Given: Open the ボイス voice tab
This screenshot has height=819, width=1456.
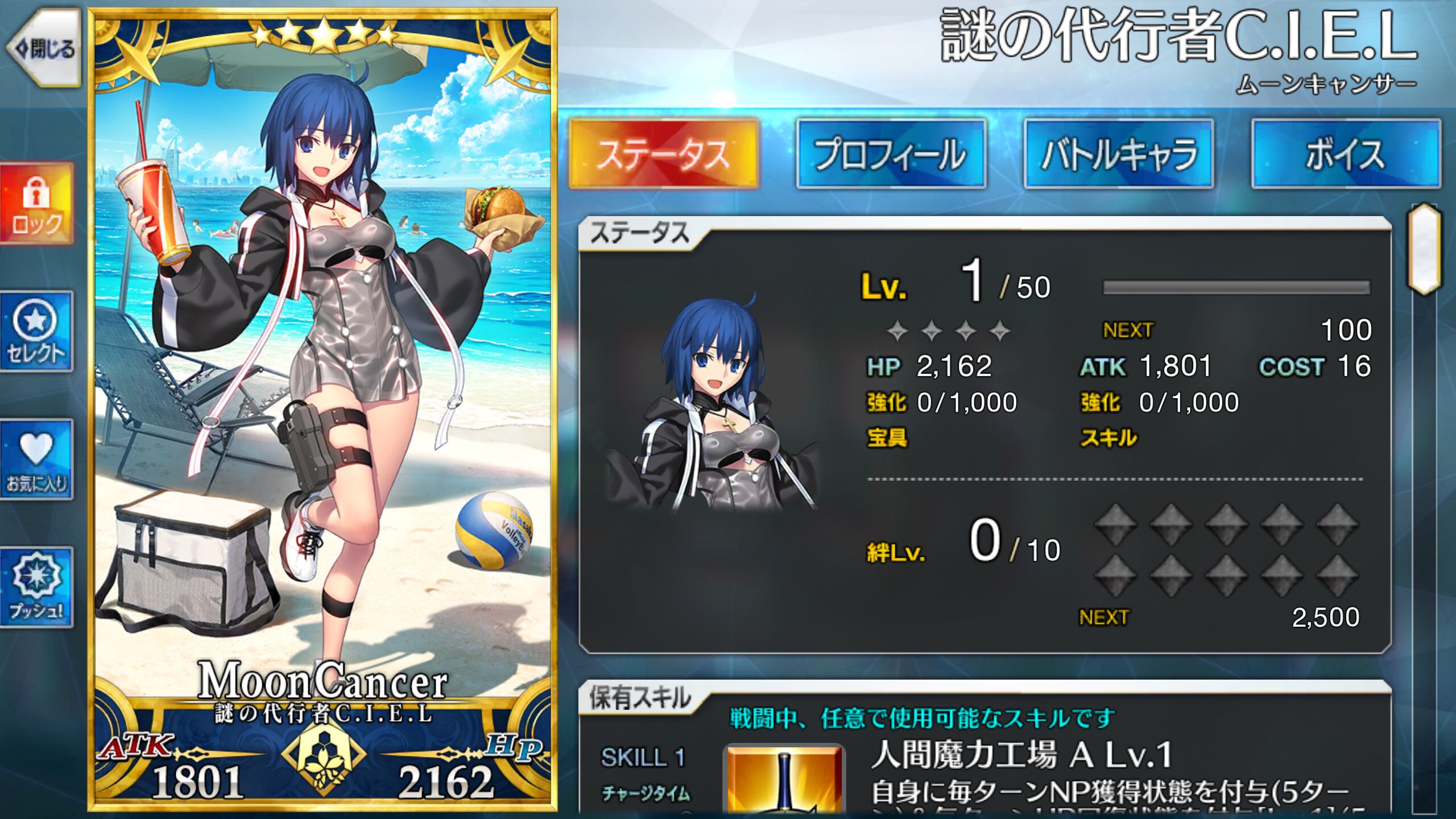Looking at the screenshot, I should (1346, 154).
